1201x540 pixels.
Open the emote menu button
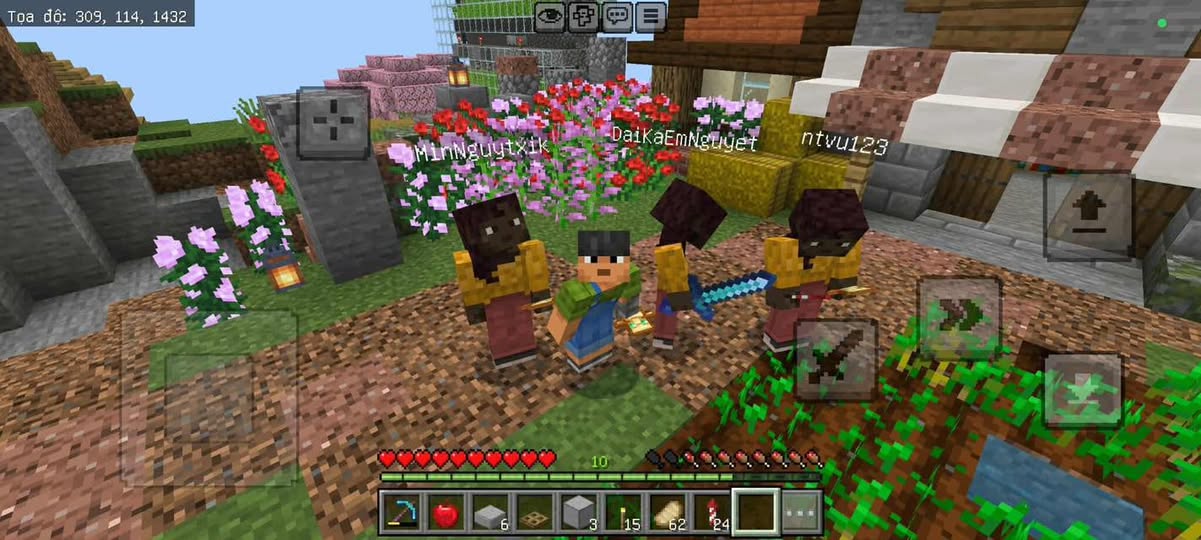(583, 15)
